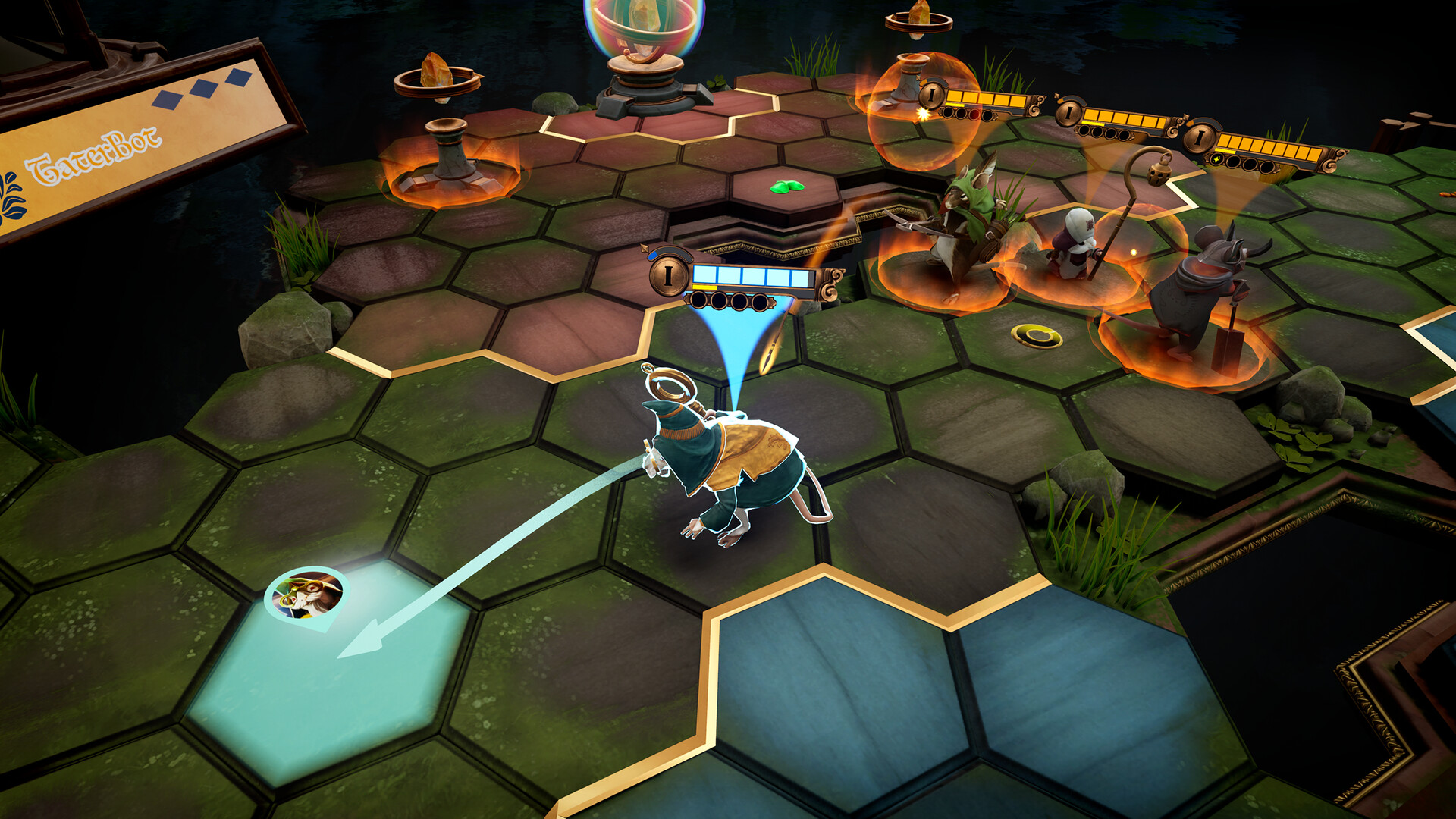Image resolution: width=1456 pixels, height=819 pixels.
Task: Select the blue level "I" medallion badge
Action: [668, 276]
